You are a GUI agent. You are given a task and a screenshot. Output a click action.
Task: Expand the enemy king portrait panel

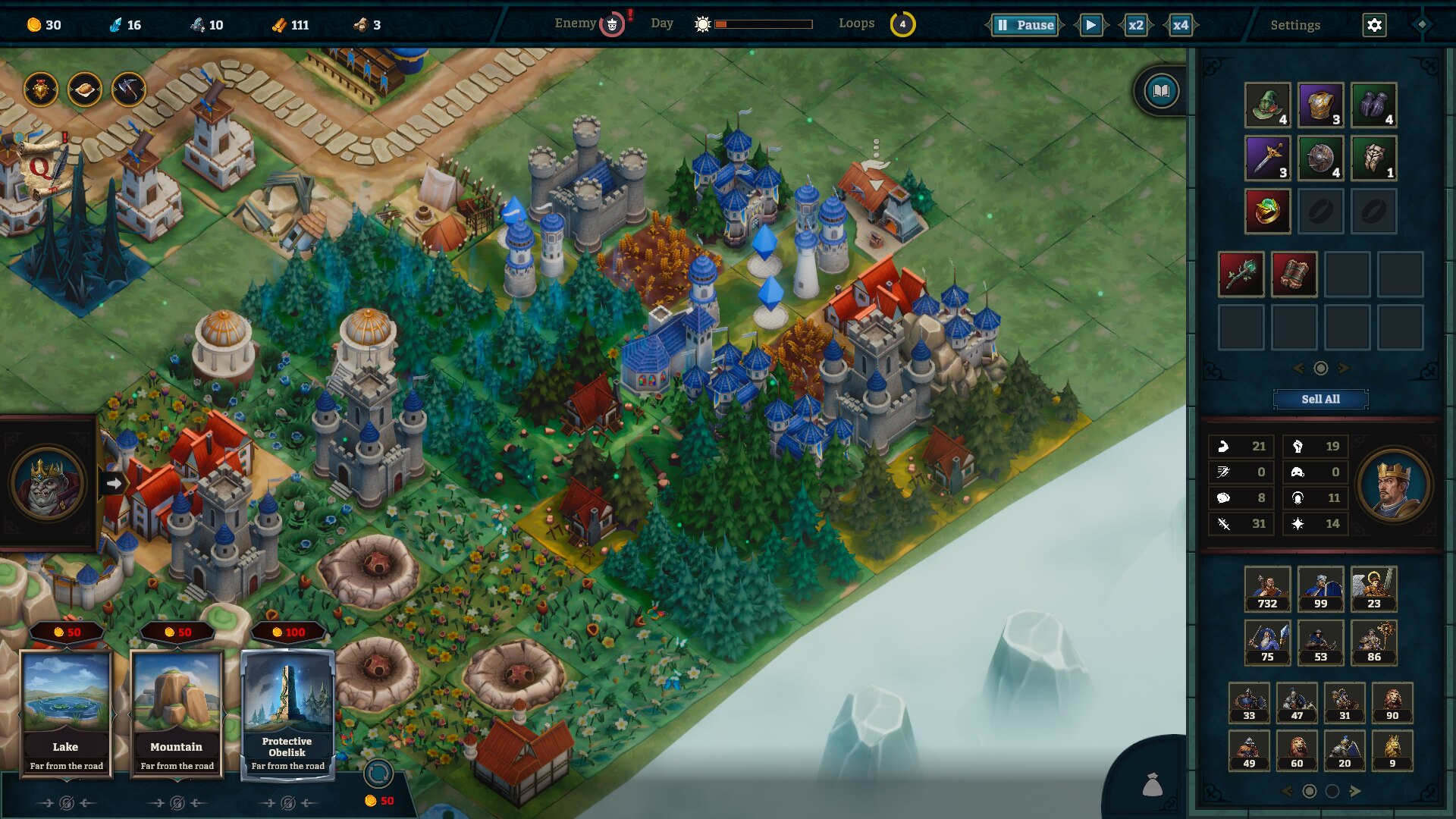[114, 483]
